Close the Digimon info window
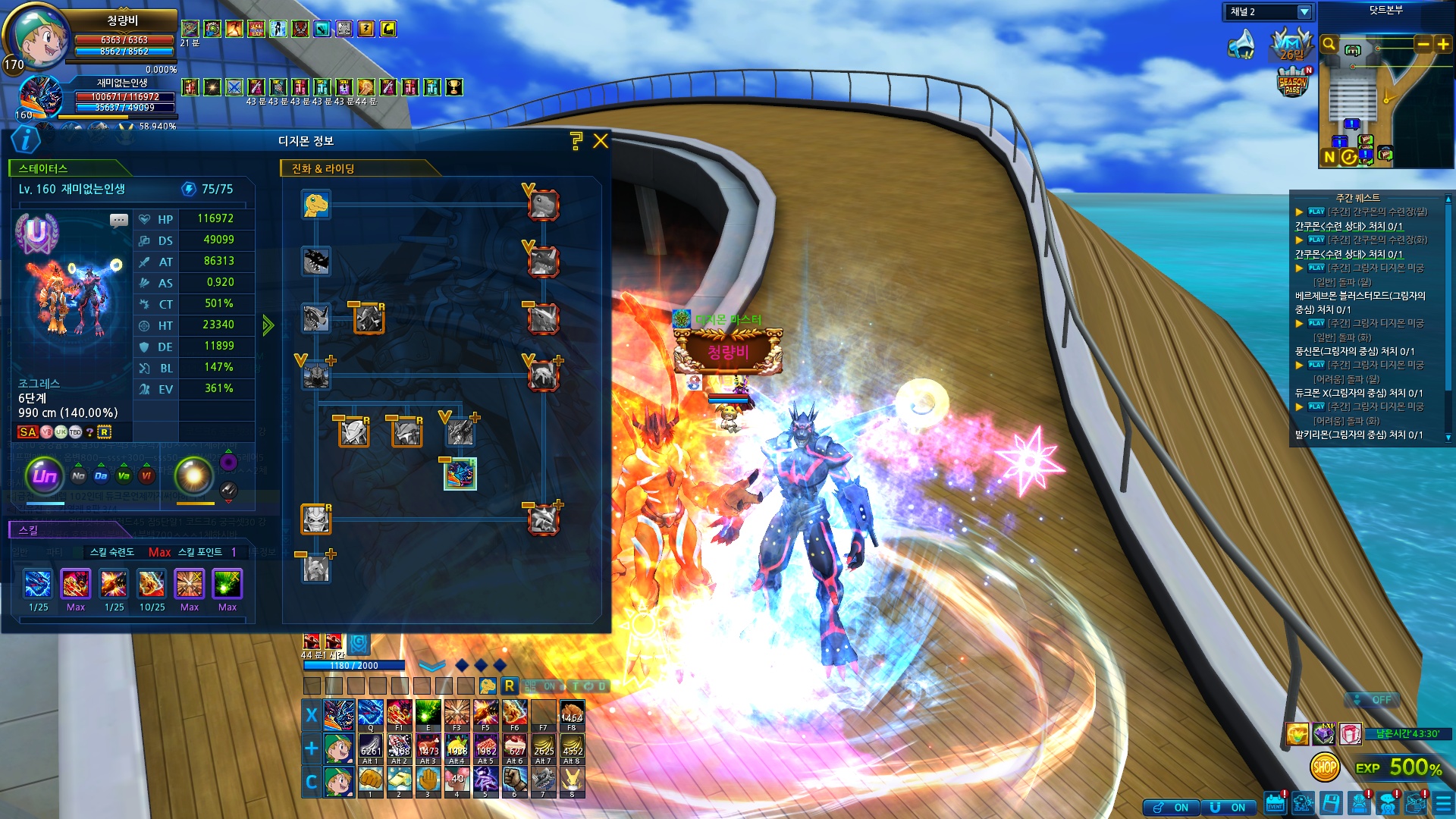The width and height of the screenshot is (1456, 819). pyautogui.click(x=601, y=141)
